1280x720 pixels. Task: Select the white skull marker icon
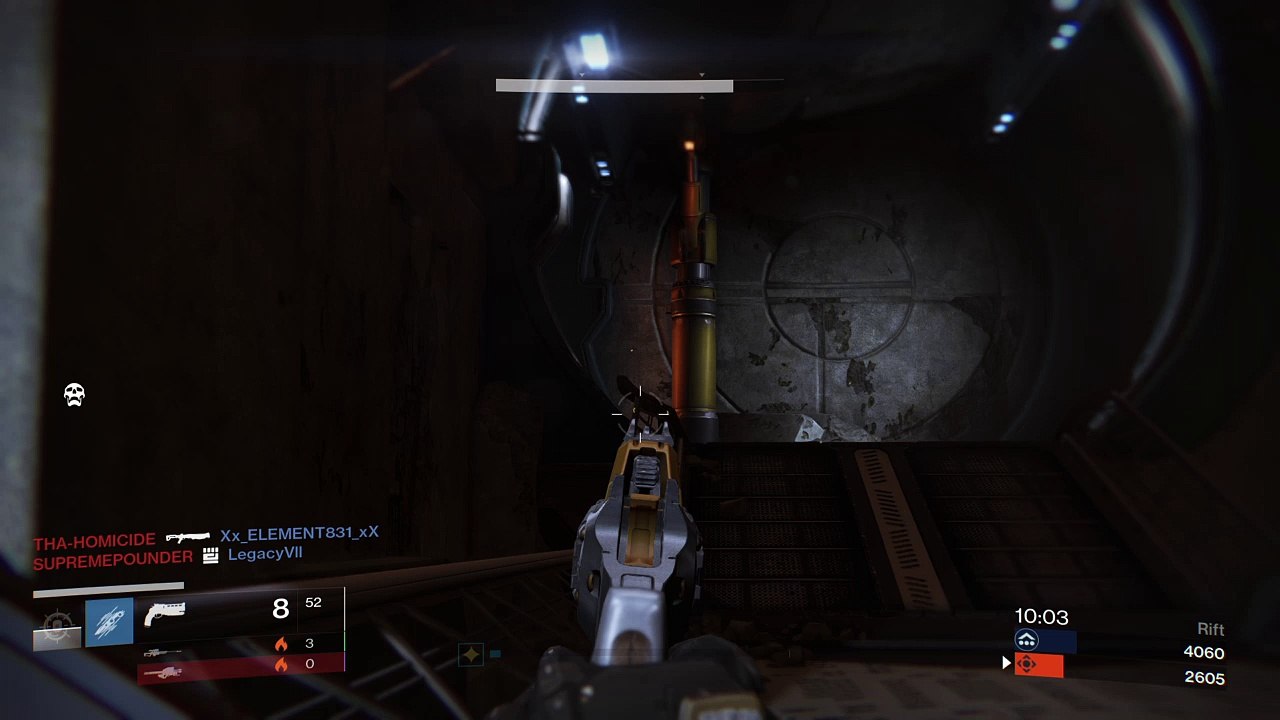tap(74, 395)
